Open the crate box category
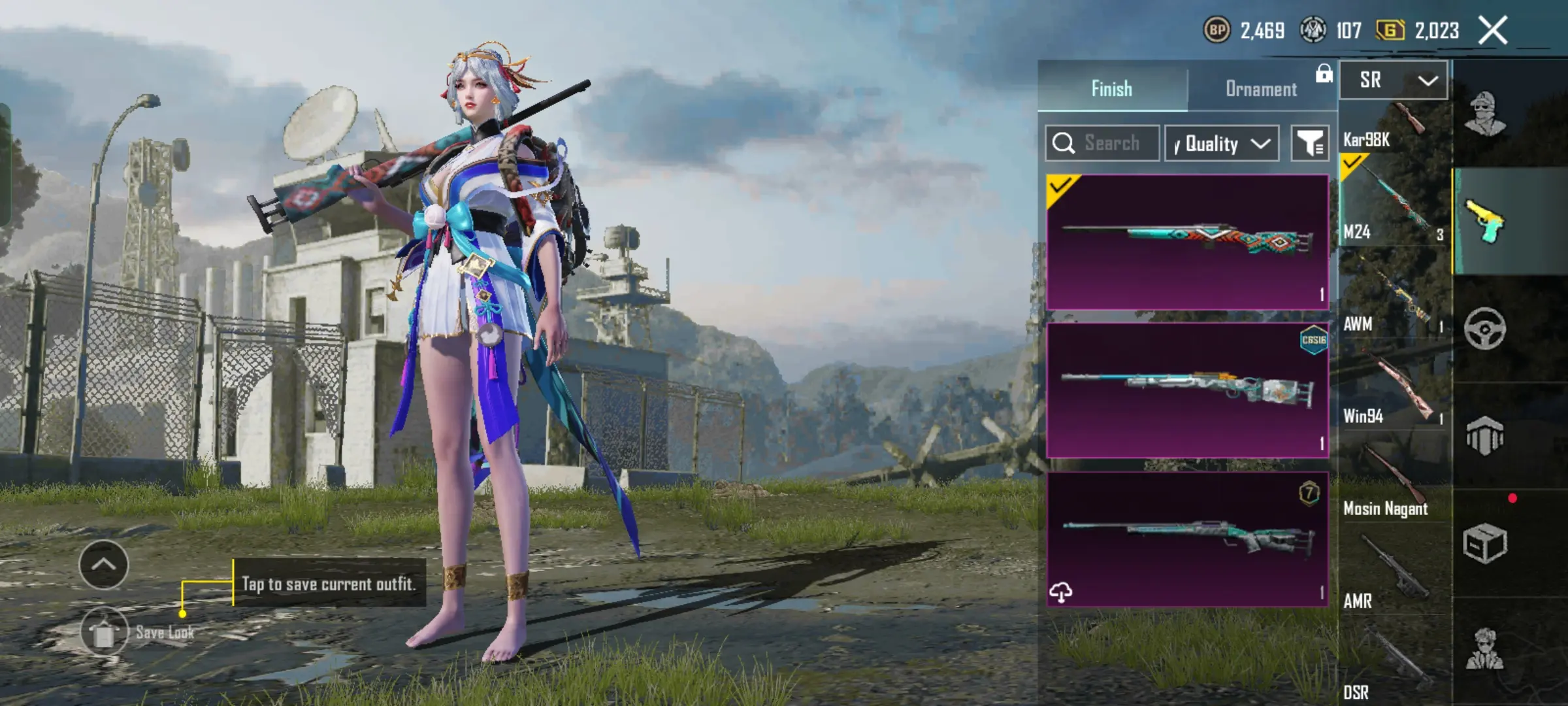This screenshot has width=1568, height=706. 1484,543
